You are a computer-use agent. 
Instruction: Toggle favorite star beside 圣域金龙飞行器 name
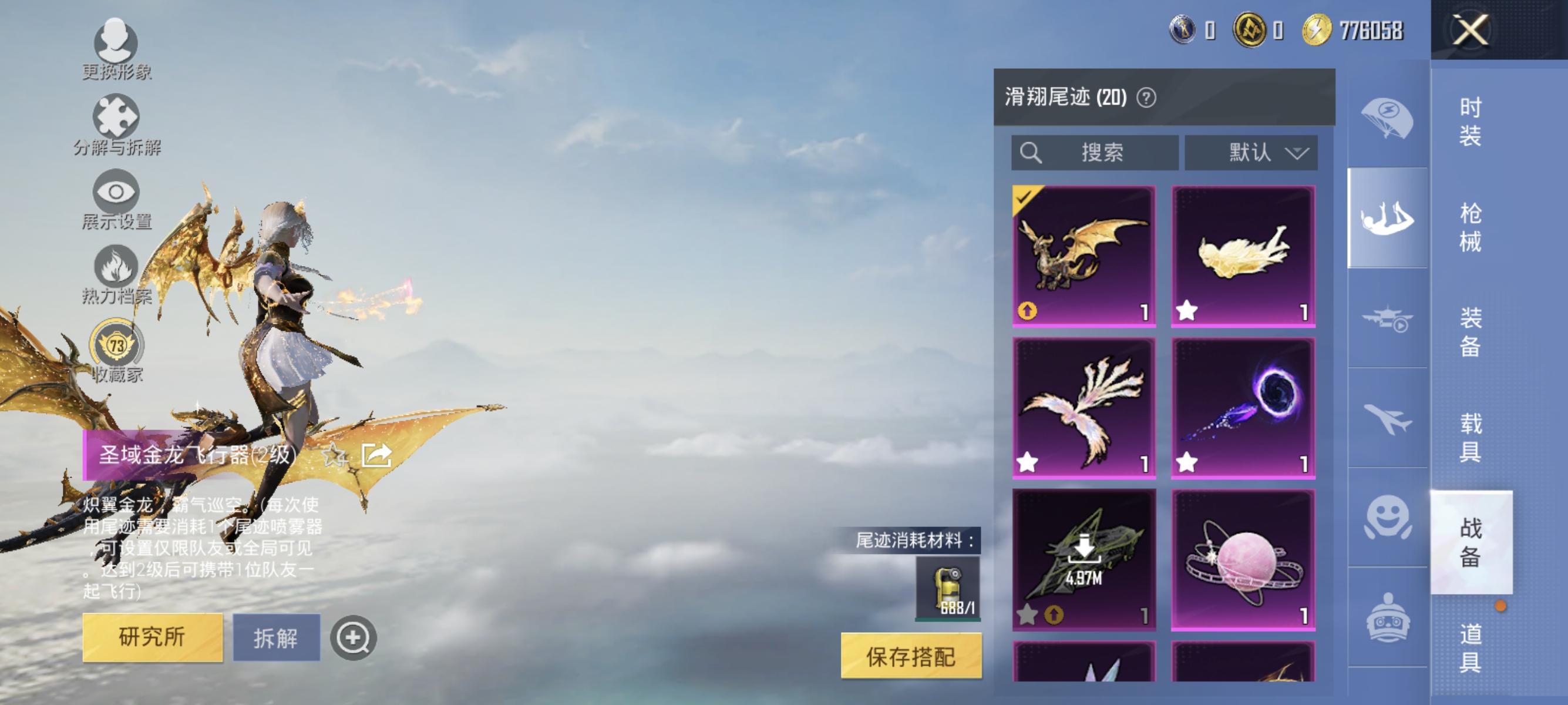332,455
